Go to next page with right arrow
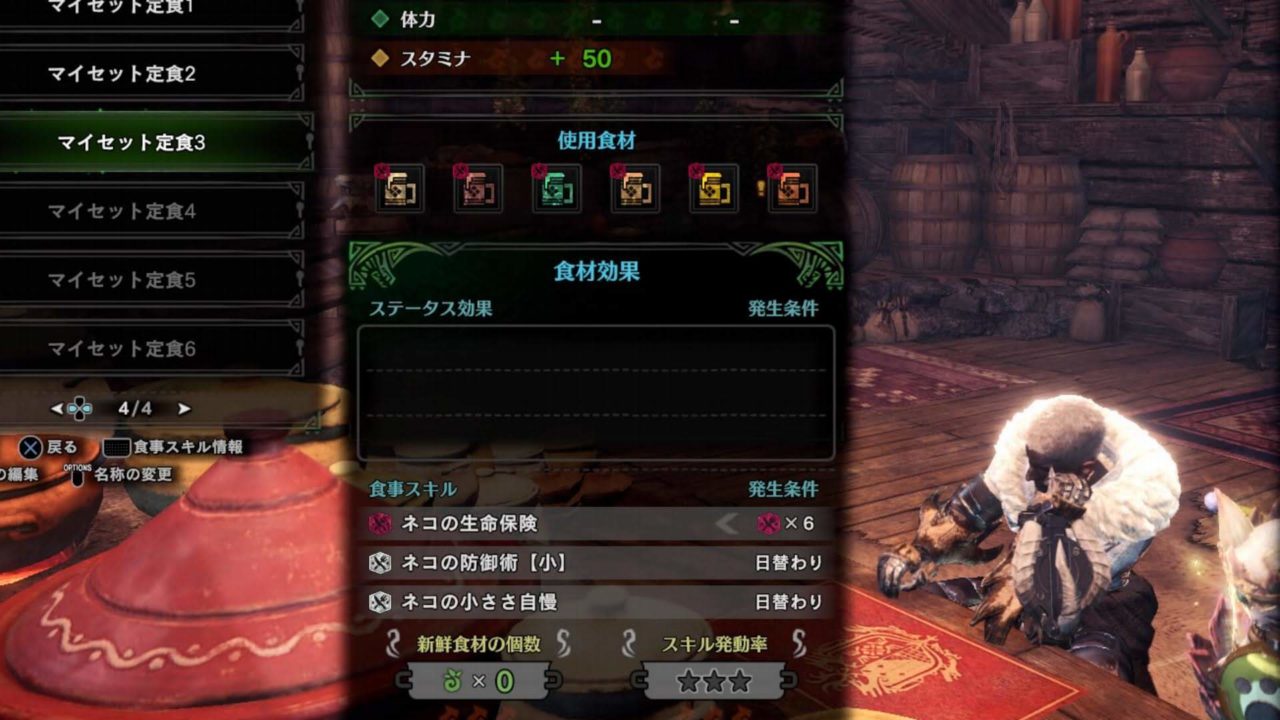 click(x=184, y=408)
